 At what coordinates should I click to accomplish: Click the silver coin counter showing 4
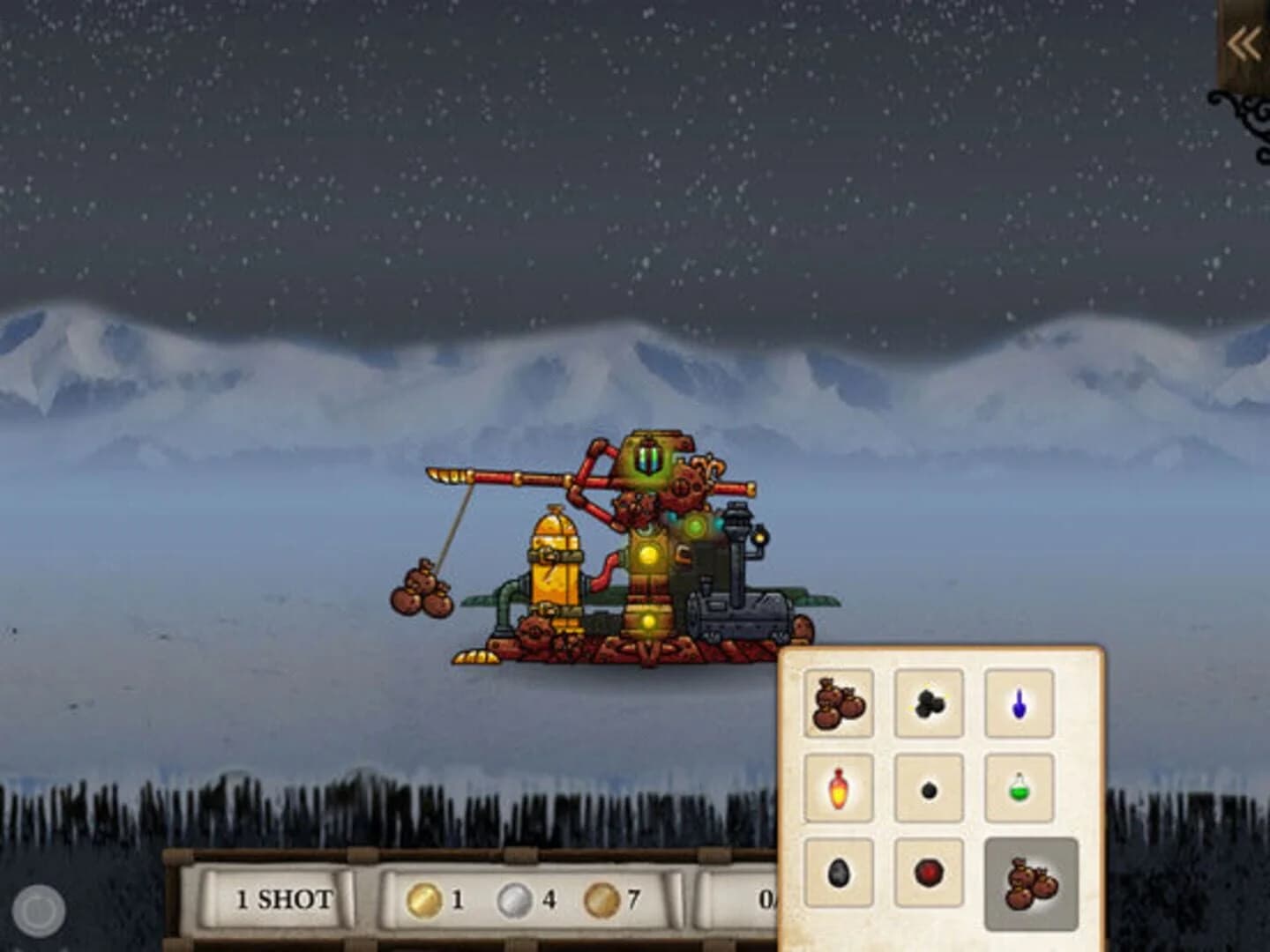click(520, 901)
